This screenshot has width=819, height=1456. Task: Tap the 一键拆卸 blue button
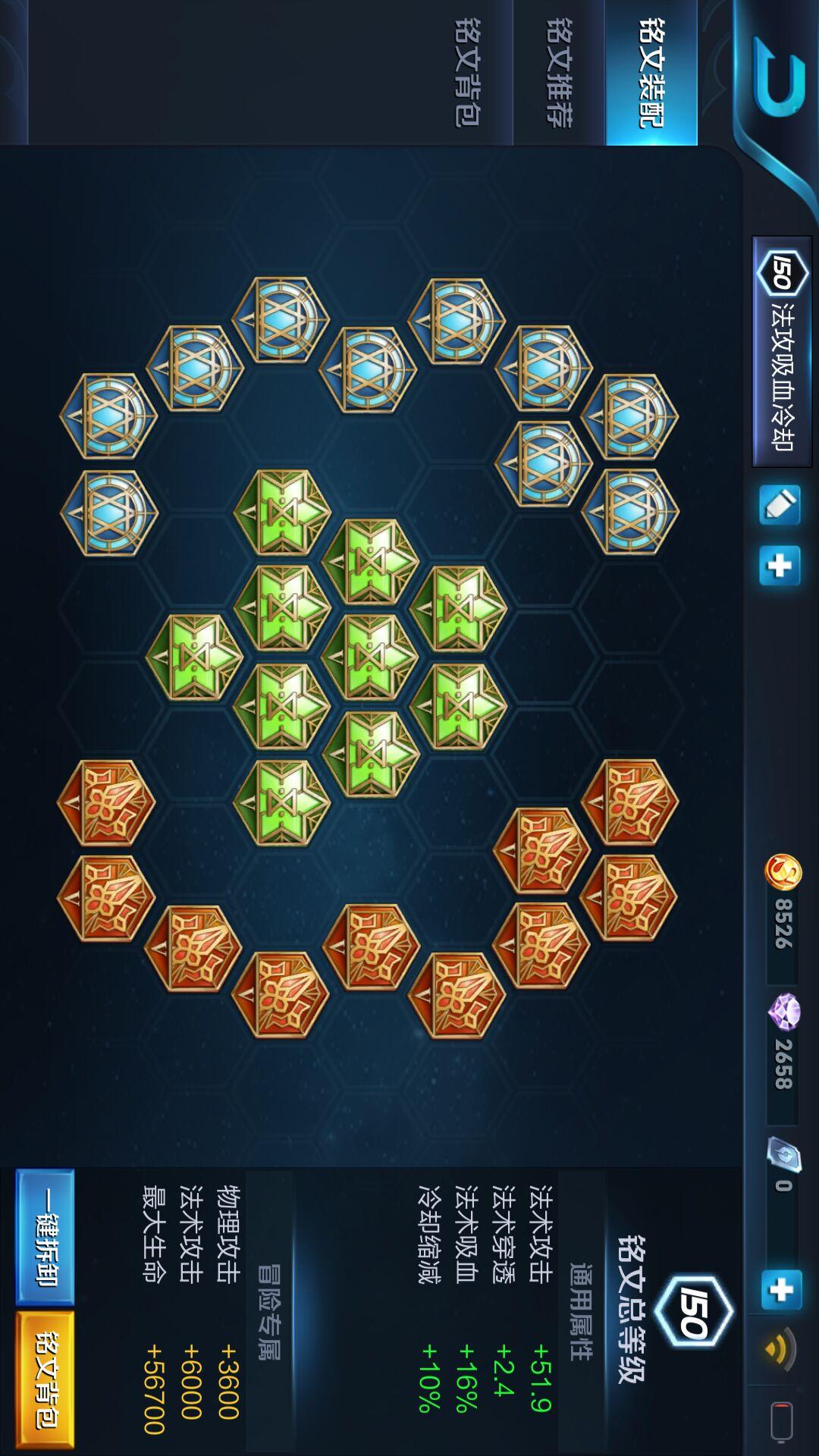click(x=45, y=1237)
